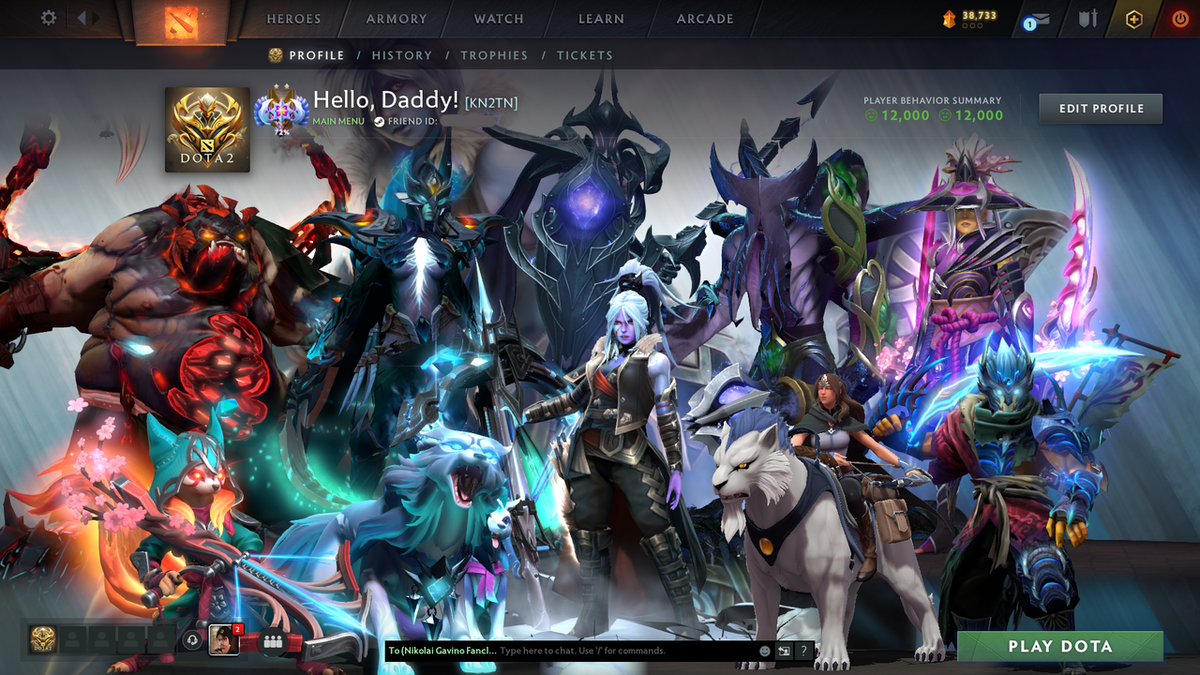Click the red power quit button

(1180, 19)
